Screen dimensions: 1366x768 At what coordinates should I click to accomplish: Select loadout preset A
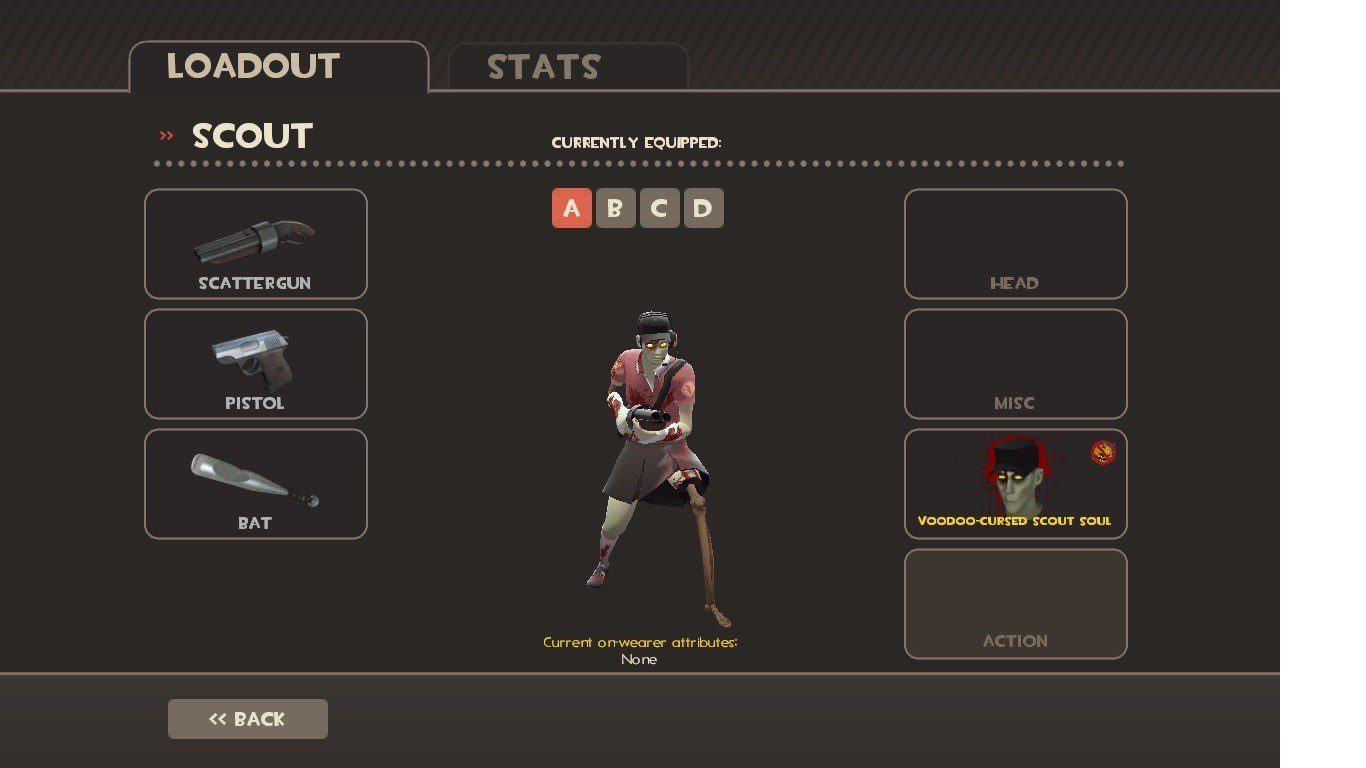click(x=571, y=208)
